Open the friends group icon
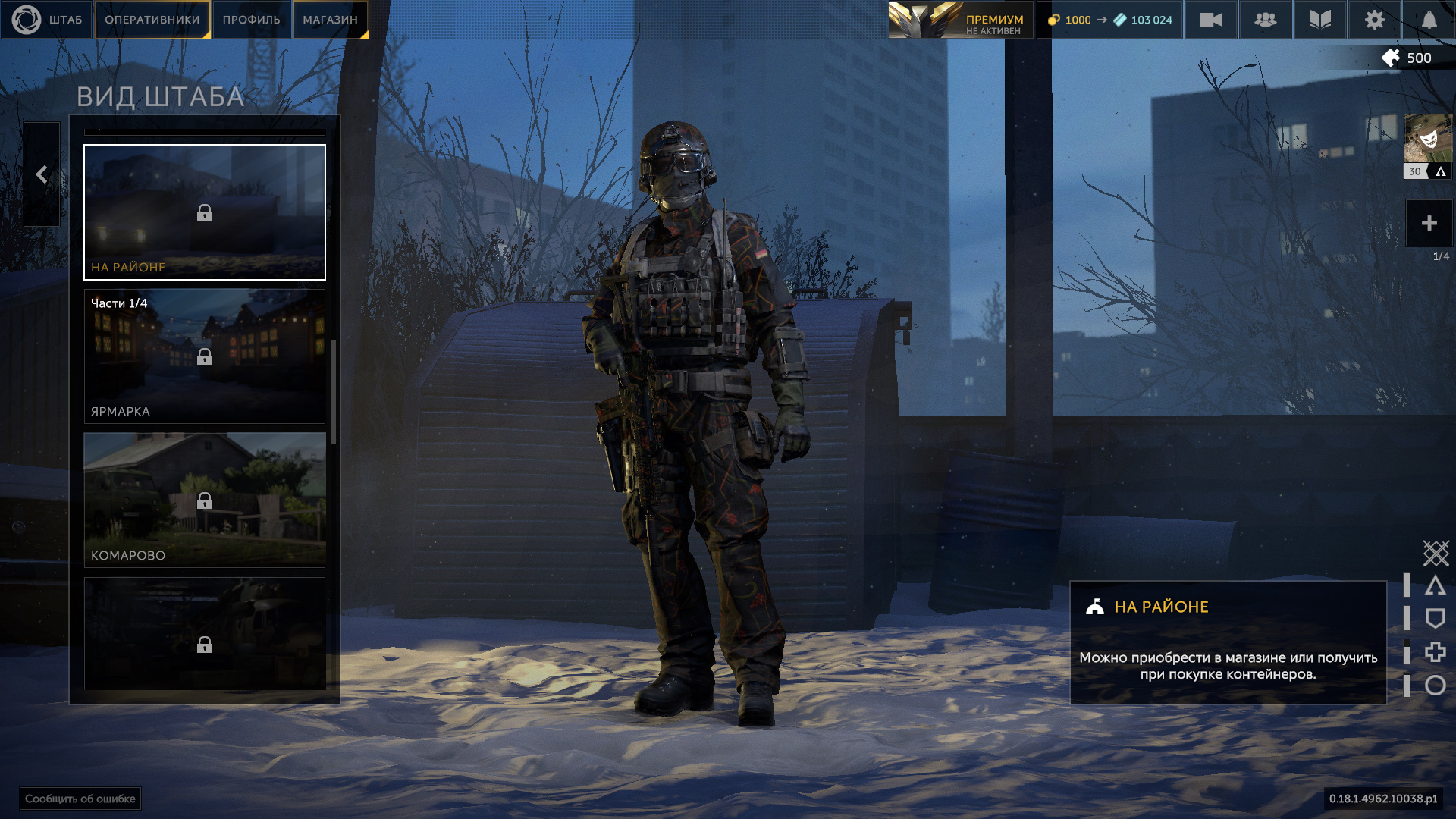The image size is (1456, 819). [x=1265, y=20]
